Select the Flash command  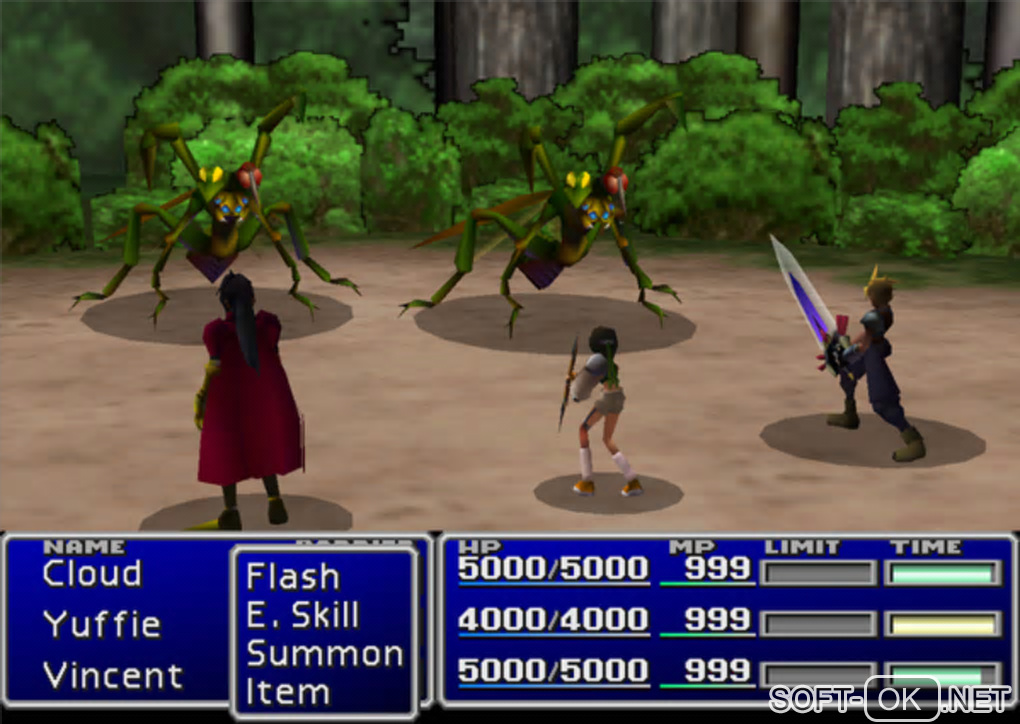coord(293,577)
